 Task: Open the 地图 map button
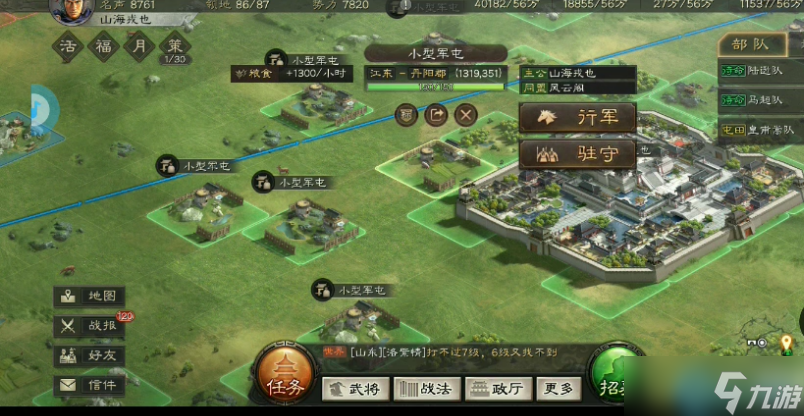[x=89, y=297]
